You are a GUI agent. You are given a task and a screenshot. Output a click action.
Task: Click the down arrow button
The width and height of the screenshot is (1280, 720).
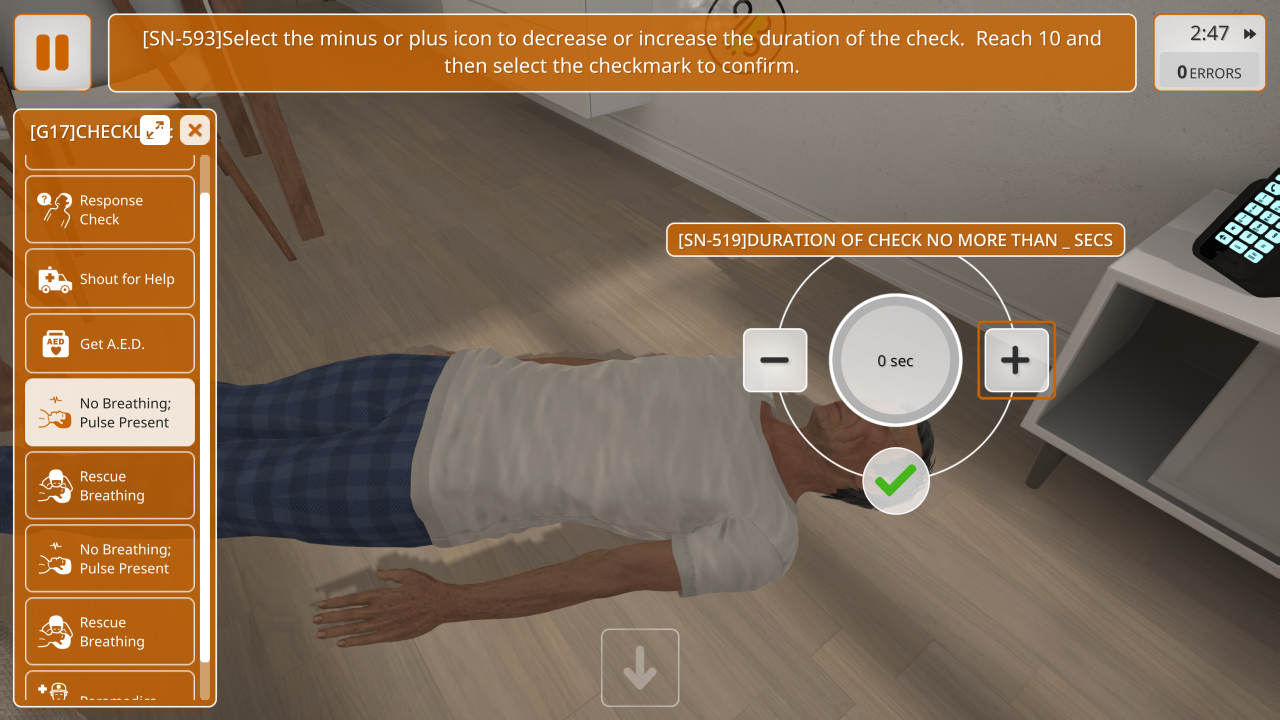pyautogui.click(x=640, y=668)
